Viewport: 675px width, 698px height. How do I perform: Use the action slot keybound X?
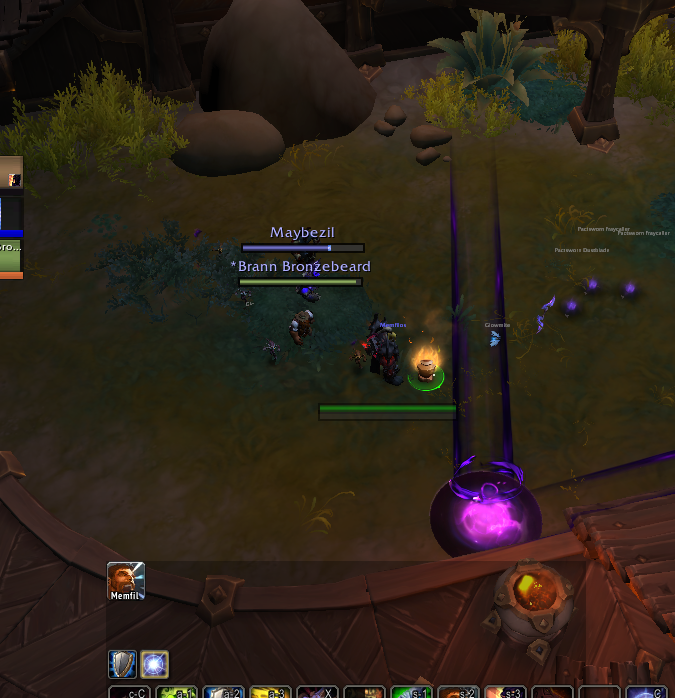point(316,692)
